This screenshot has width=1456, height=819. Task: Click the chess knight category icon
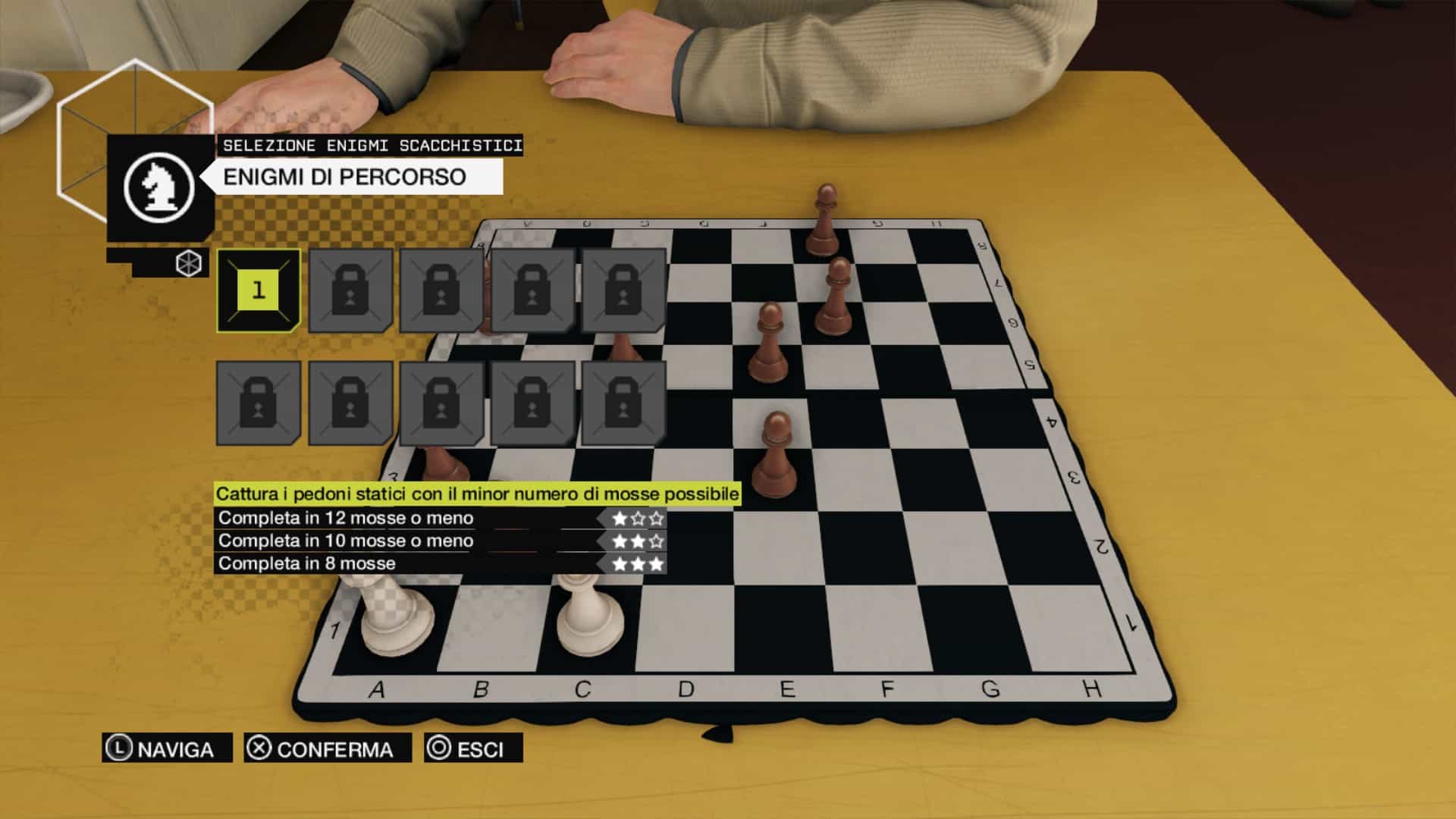coord(159,187)
